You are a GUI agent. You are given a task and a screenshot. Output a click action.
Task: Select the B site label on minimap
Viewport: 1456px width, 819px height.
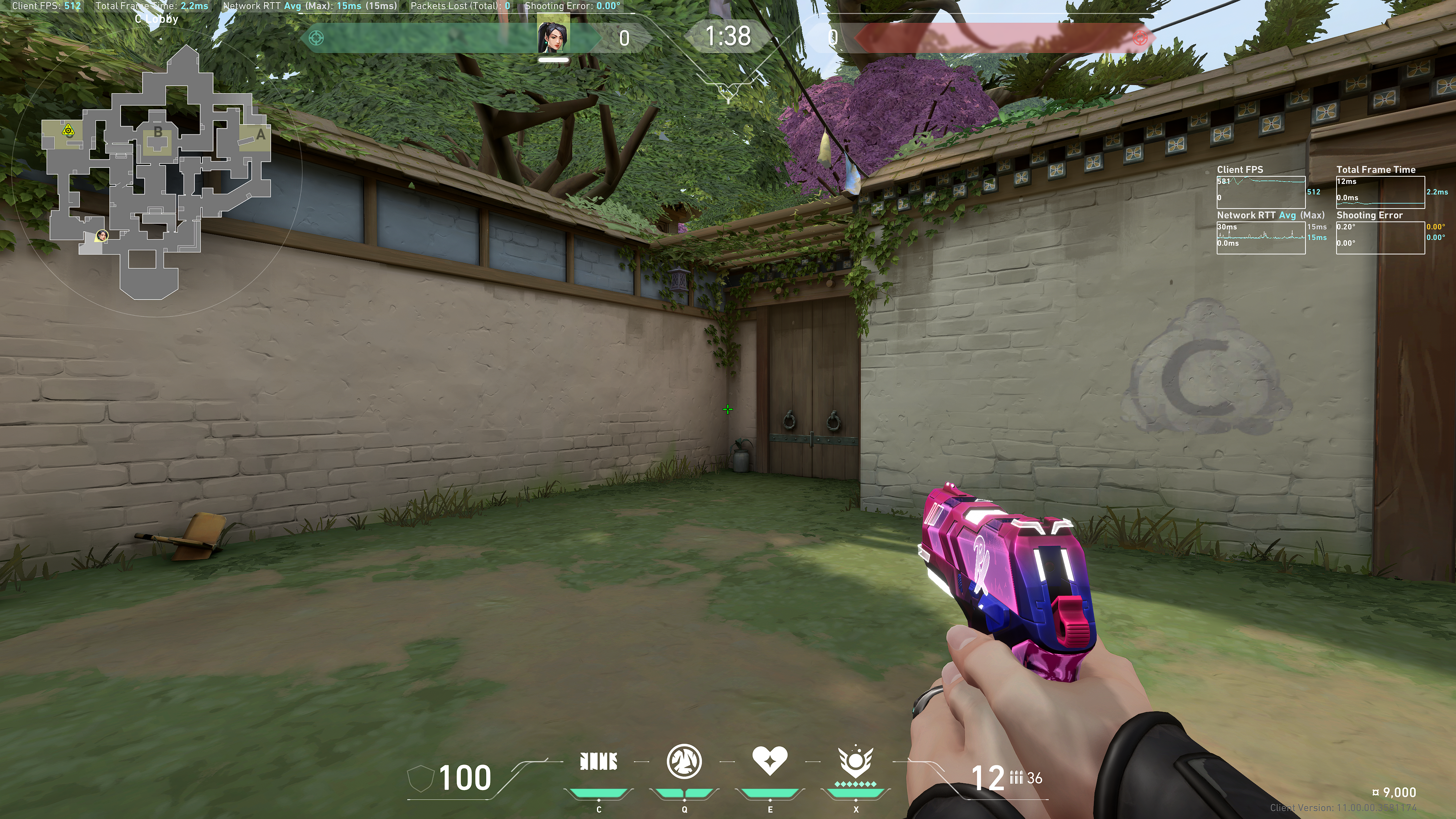pyautogui.click(x=158, y=132)
